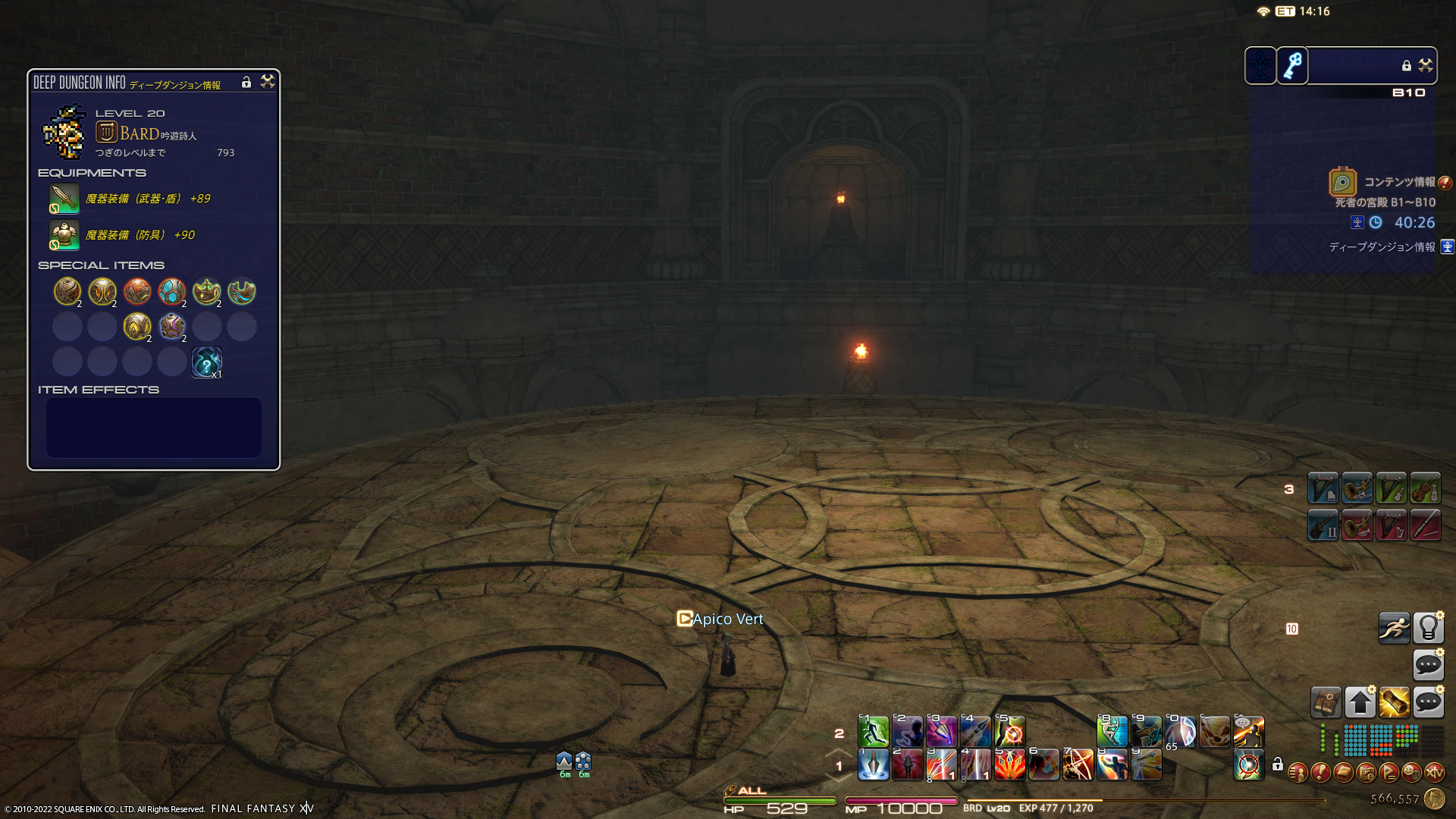
Task: Click the upward arrow macro button
Action: pos(1360,703)
